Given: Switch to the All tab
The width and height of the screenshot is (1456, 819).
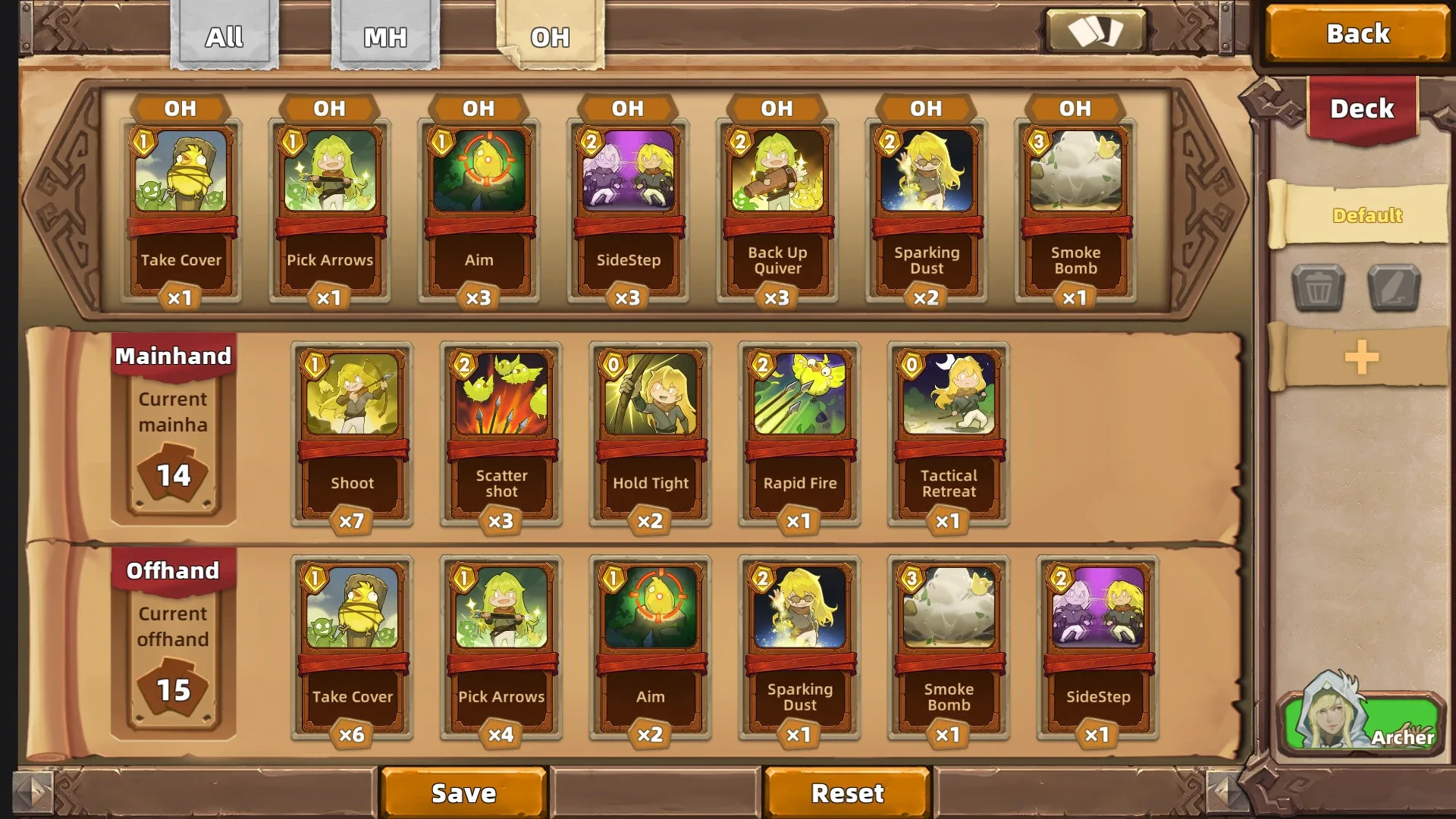Looking at the screenshot, I should tap(224, 35).
